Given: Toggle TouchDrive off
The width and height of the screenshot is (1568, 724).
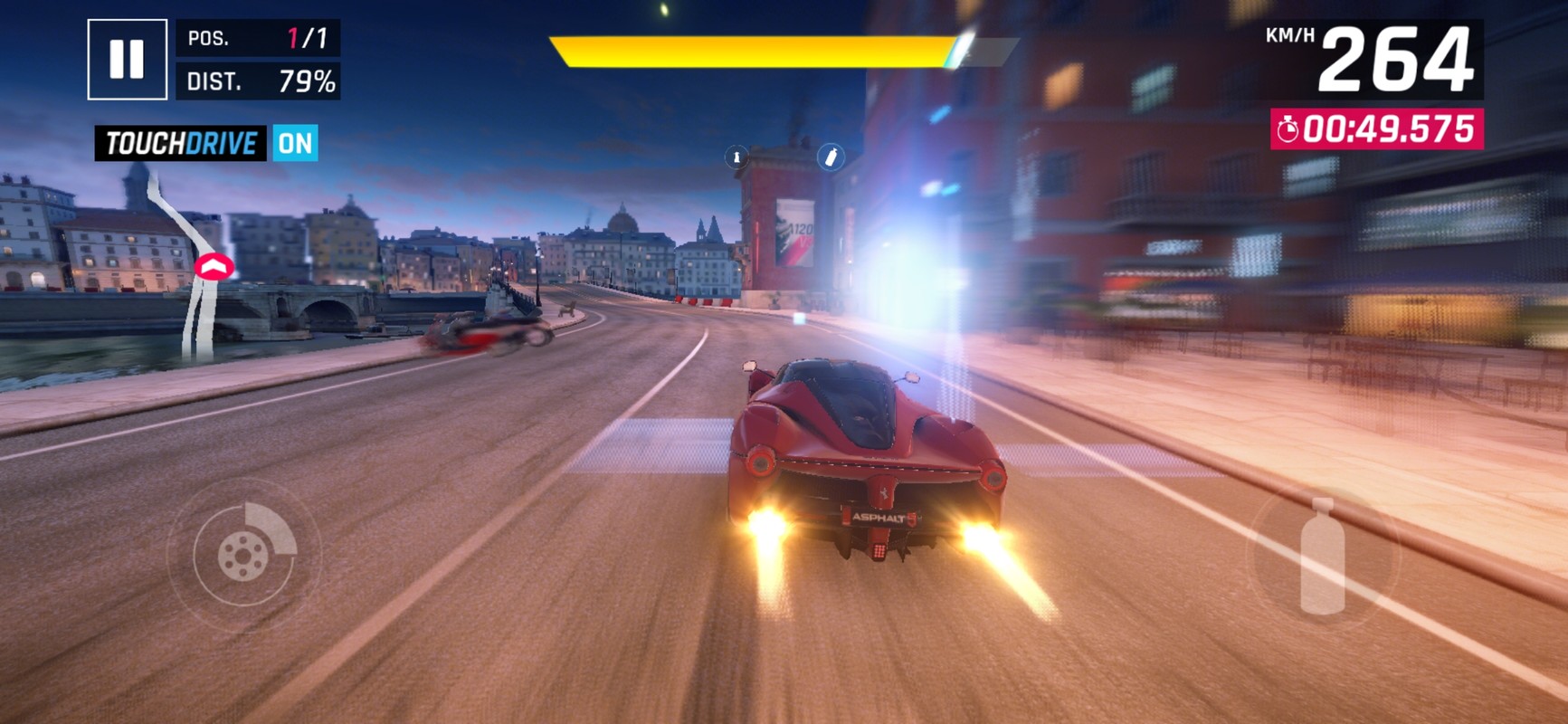Looking at the screenshot, I should coord(295,143).
